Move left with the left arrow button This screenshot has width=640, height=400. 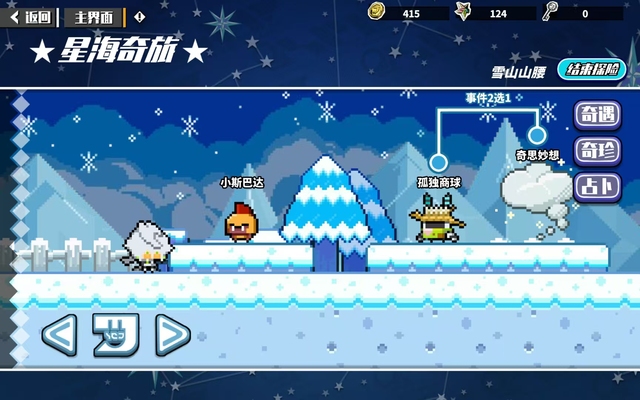[58, 334]
